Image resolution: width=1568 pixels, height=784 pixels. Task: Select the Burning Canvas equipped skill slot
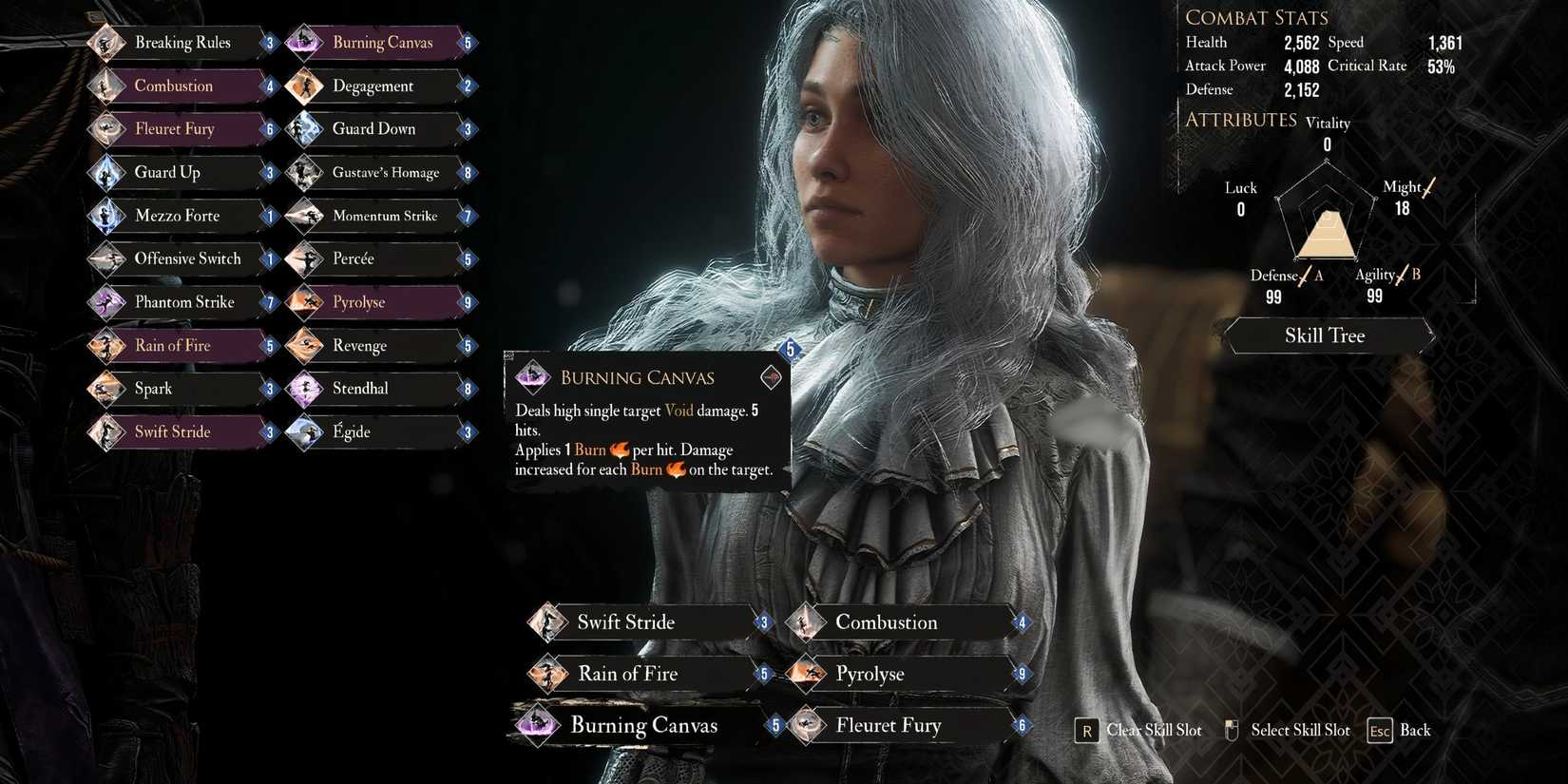tap(538, 724)
